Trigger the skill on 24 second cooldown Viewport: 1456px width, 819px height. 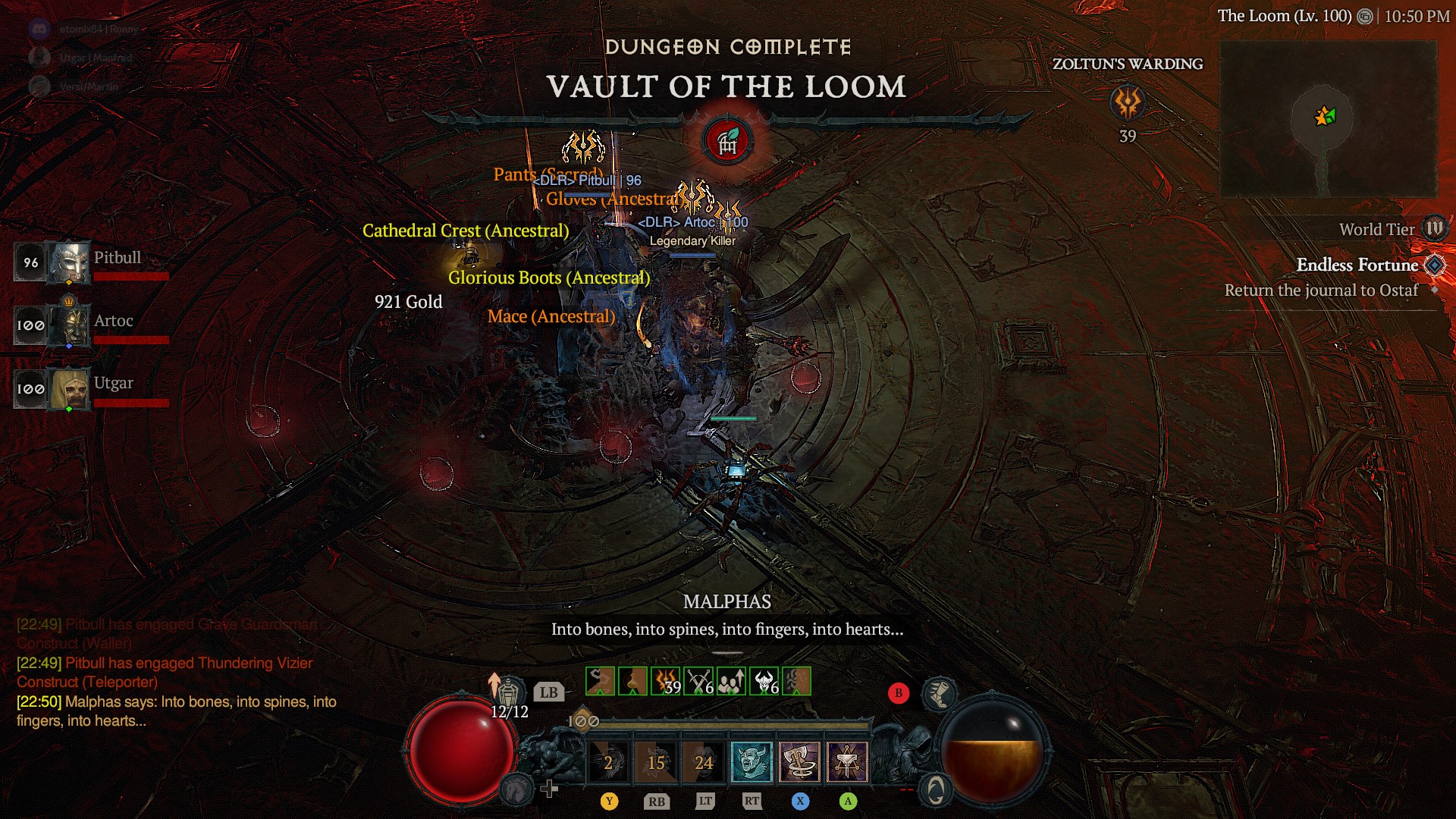point(704,762)
